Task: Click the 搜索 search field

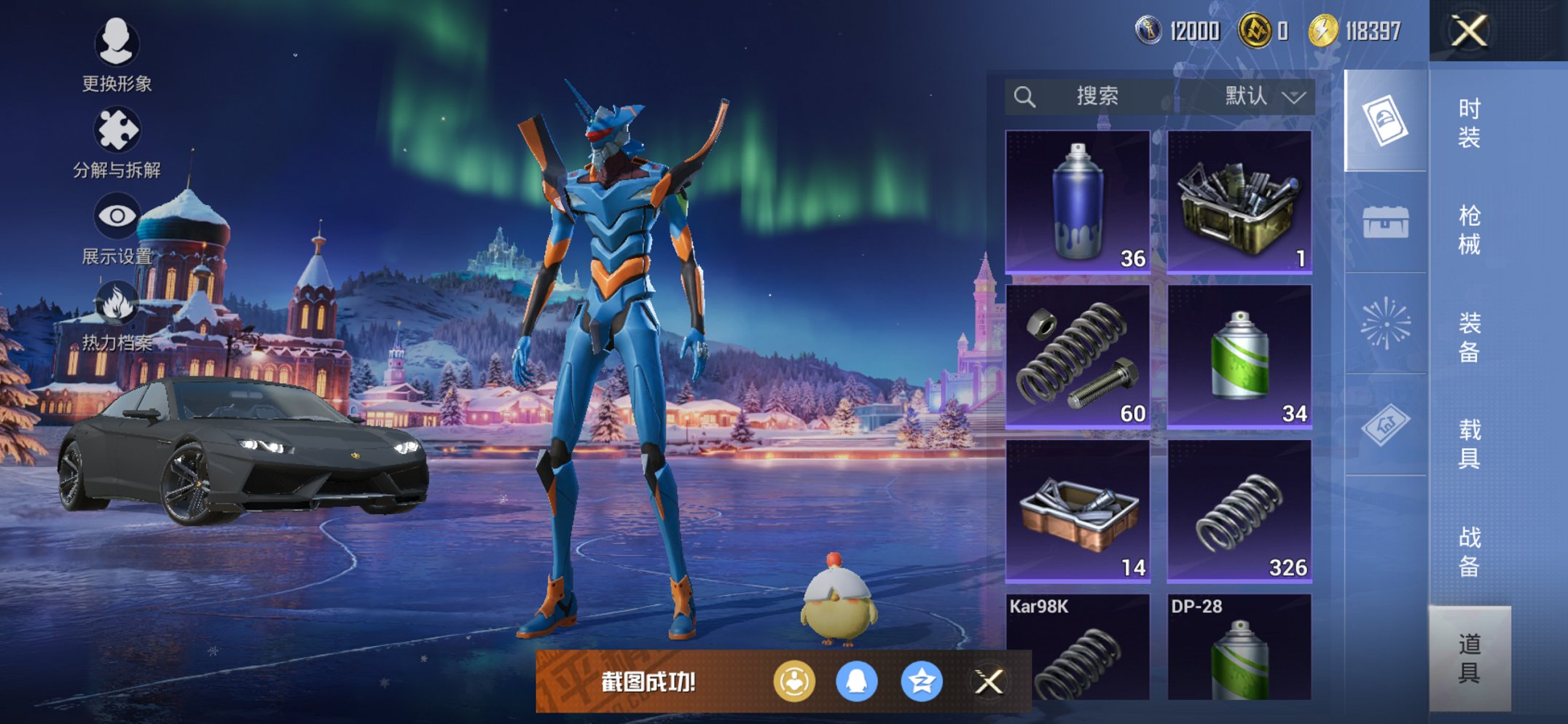Action: tap(1093, 96)
